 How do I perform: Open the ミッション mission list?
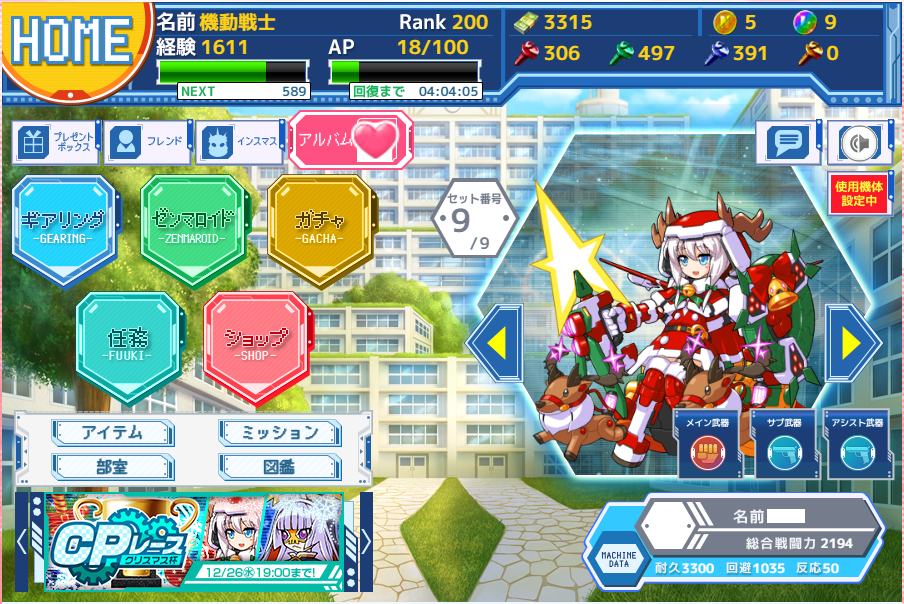click(x=281, y=433)
